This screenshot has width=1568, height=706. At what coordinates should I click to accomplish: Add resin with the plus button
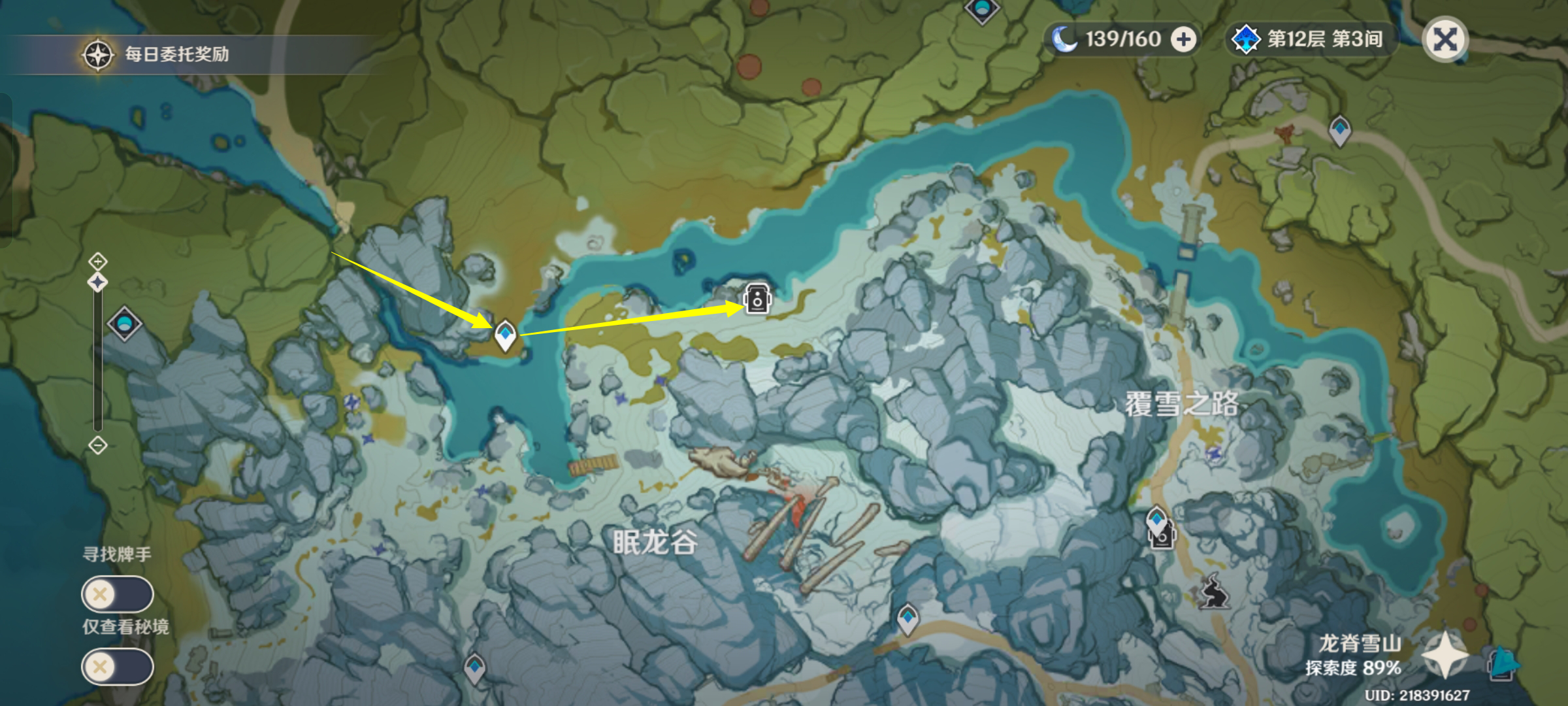pyautogui.click(x=1183, y=39)
